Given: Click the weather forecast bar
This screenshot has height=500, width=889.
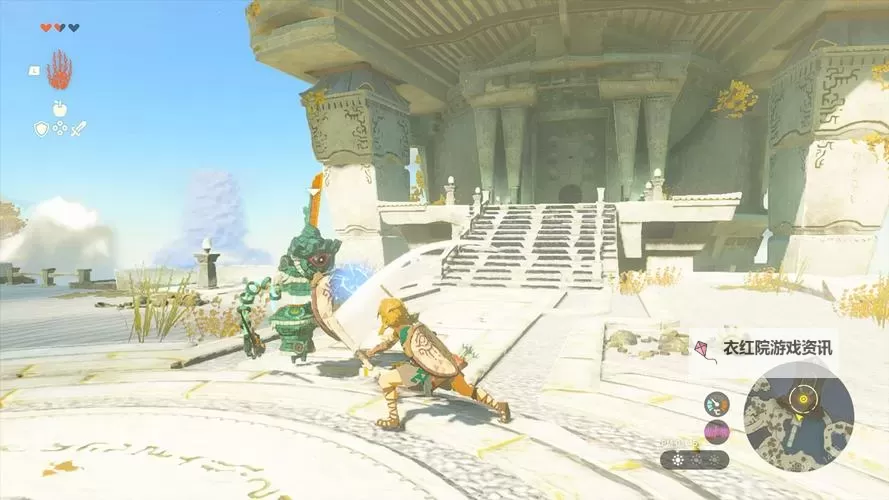Looking at the screenshot, I should [694, 460].
